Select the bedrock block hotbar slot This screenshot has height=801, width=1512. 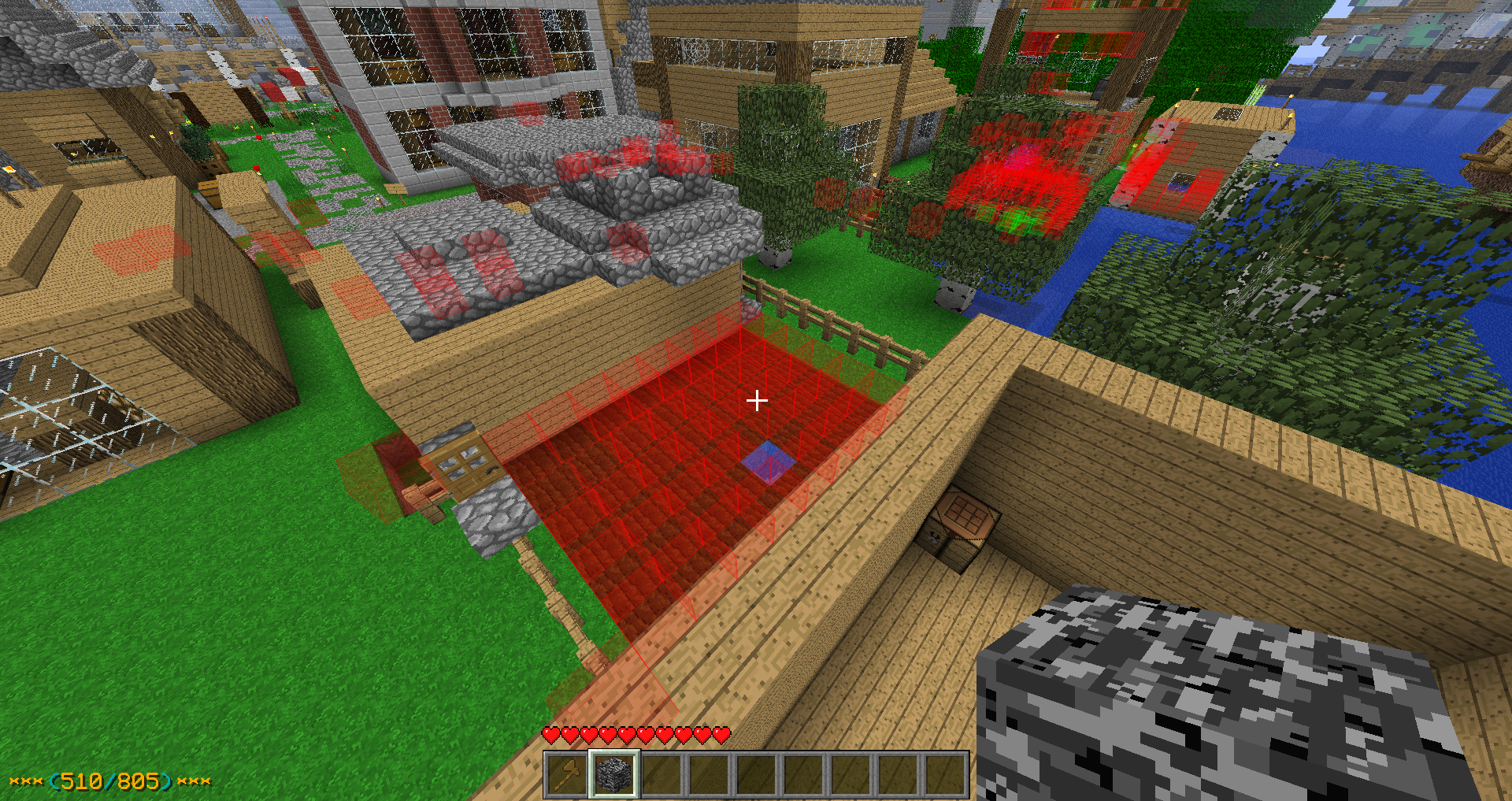coord(614,775)
